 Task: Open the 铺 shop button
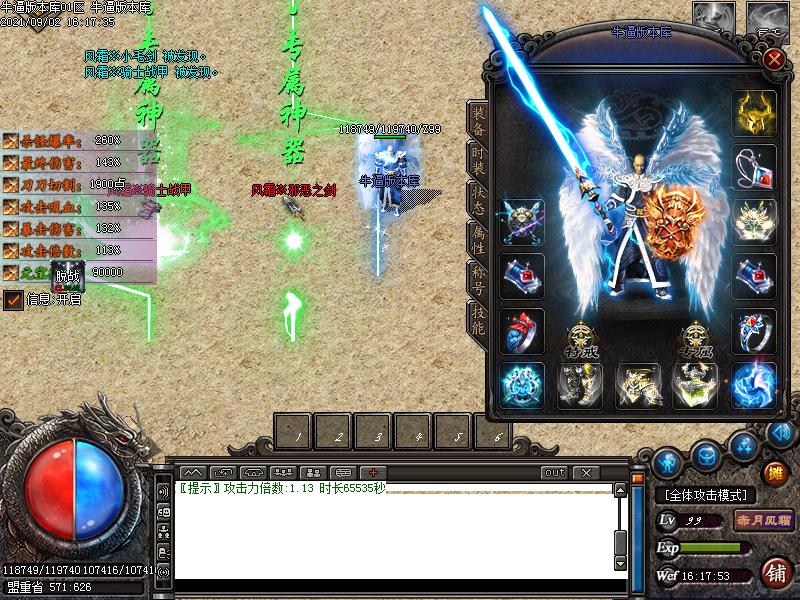tap(775, 572)
